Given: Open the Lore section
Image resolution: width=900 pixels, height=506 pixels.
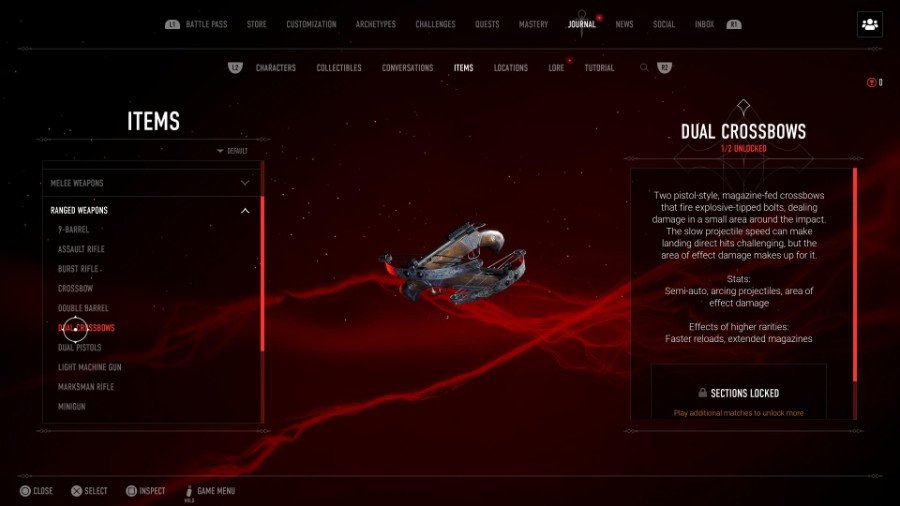Looking at the screenshot, I should click(x=556, y=68).
